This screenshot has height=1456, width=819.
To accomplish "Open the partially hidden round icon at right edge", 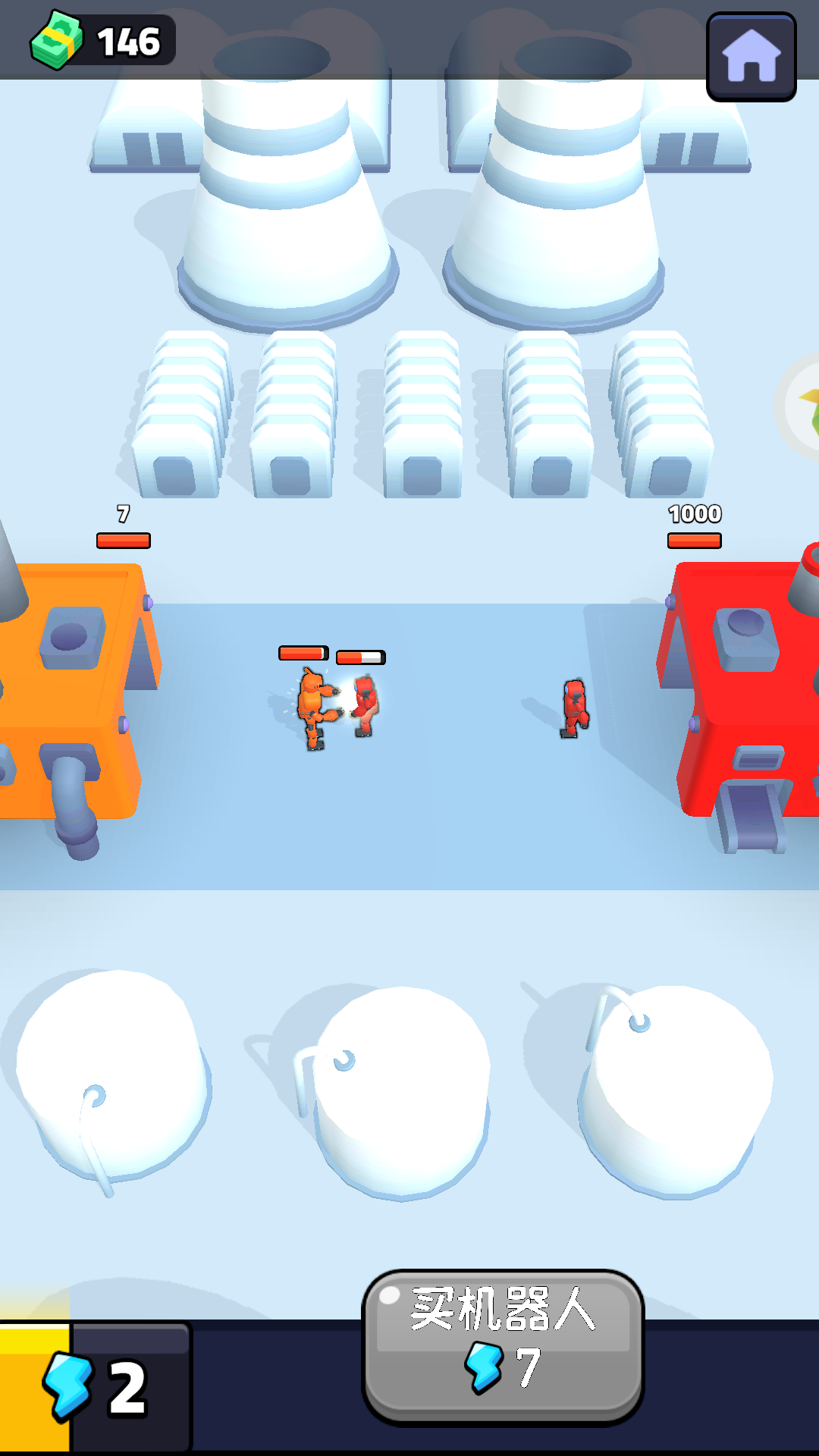I will tap(801, 406).
